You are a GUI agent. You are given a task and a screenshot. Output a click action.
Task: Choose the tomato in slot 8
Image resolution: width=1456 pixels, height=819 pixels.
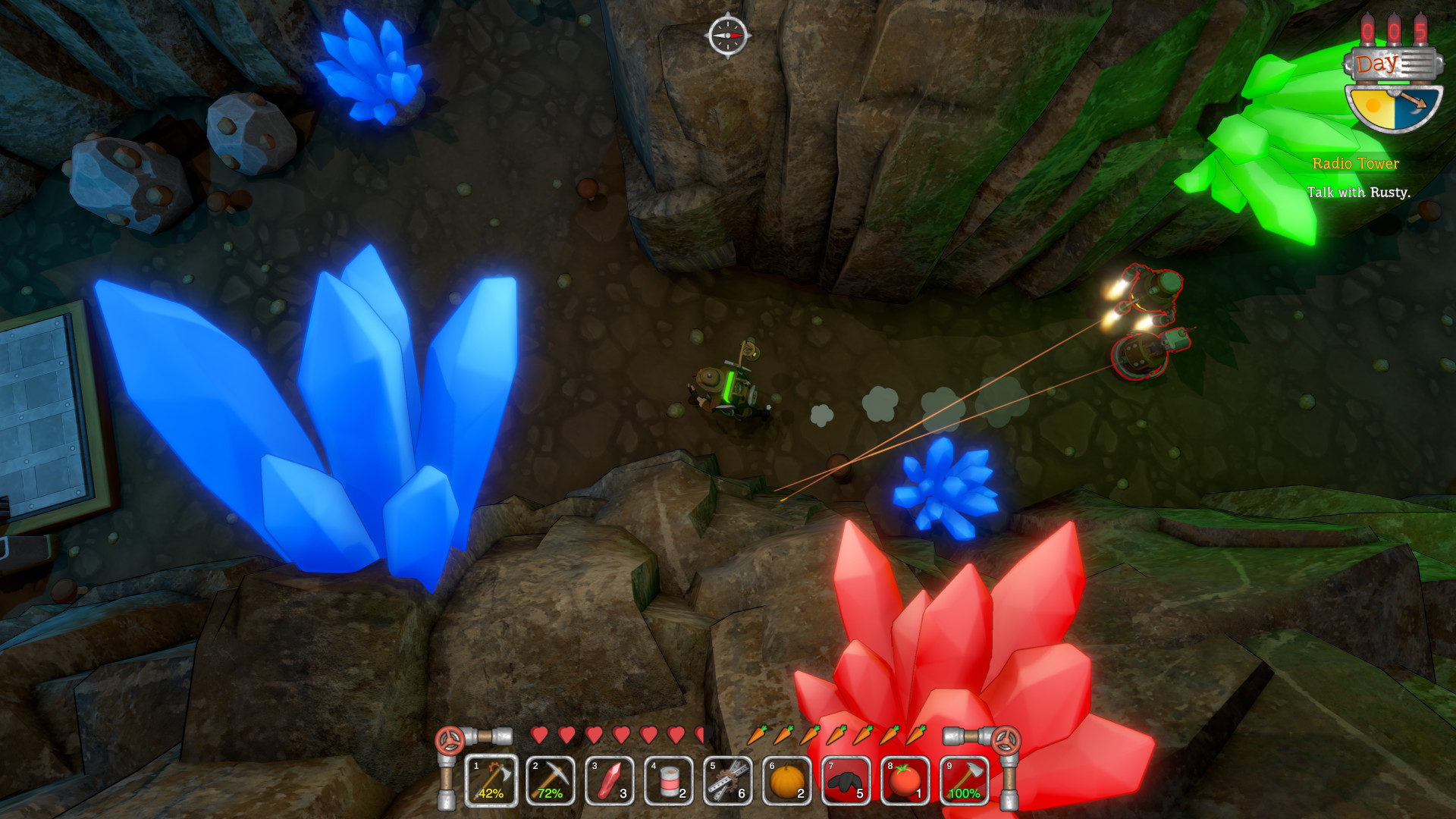(905, 780)
